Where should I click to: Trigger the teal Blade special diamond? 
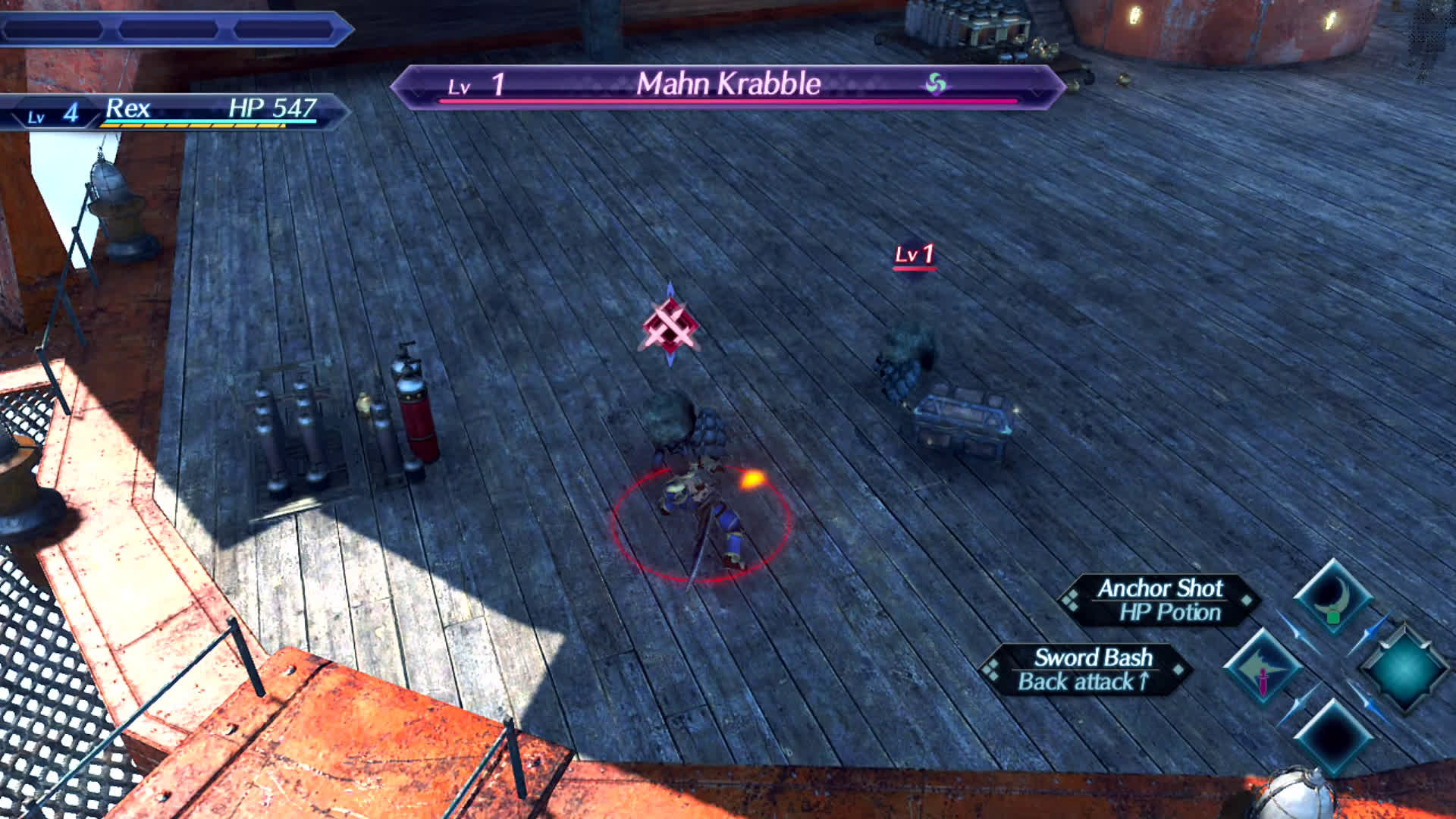tap(1404, 669)
